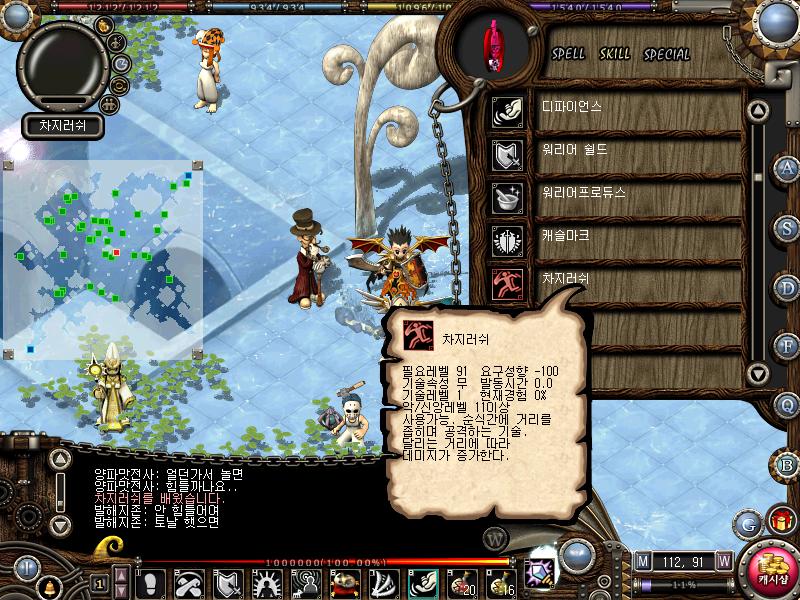Image resolution: width=800 pixels, height=600 pixels.
Task: Select the round F shortcut button
Action: coord(786,347)
